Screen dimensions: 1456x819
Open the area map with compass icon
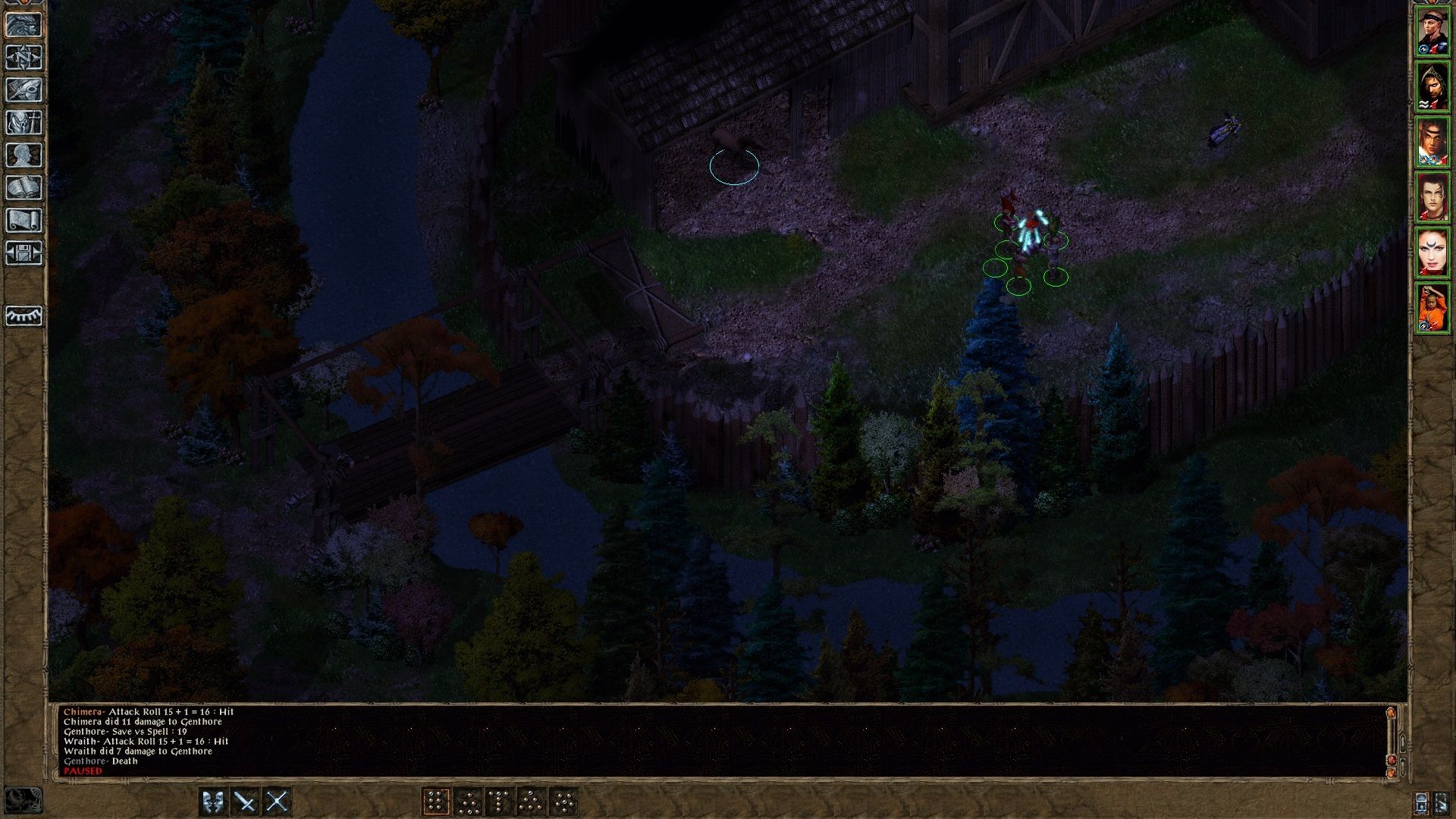(x=24, y=57)
